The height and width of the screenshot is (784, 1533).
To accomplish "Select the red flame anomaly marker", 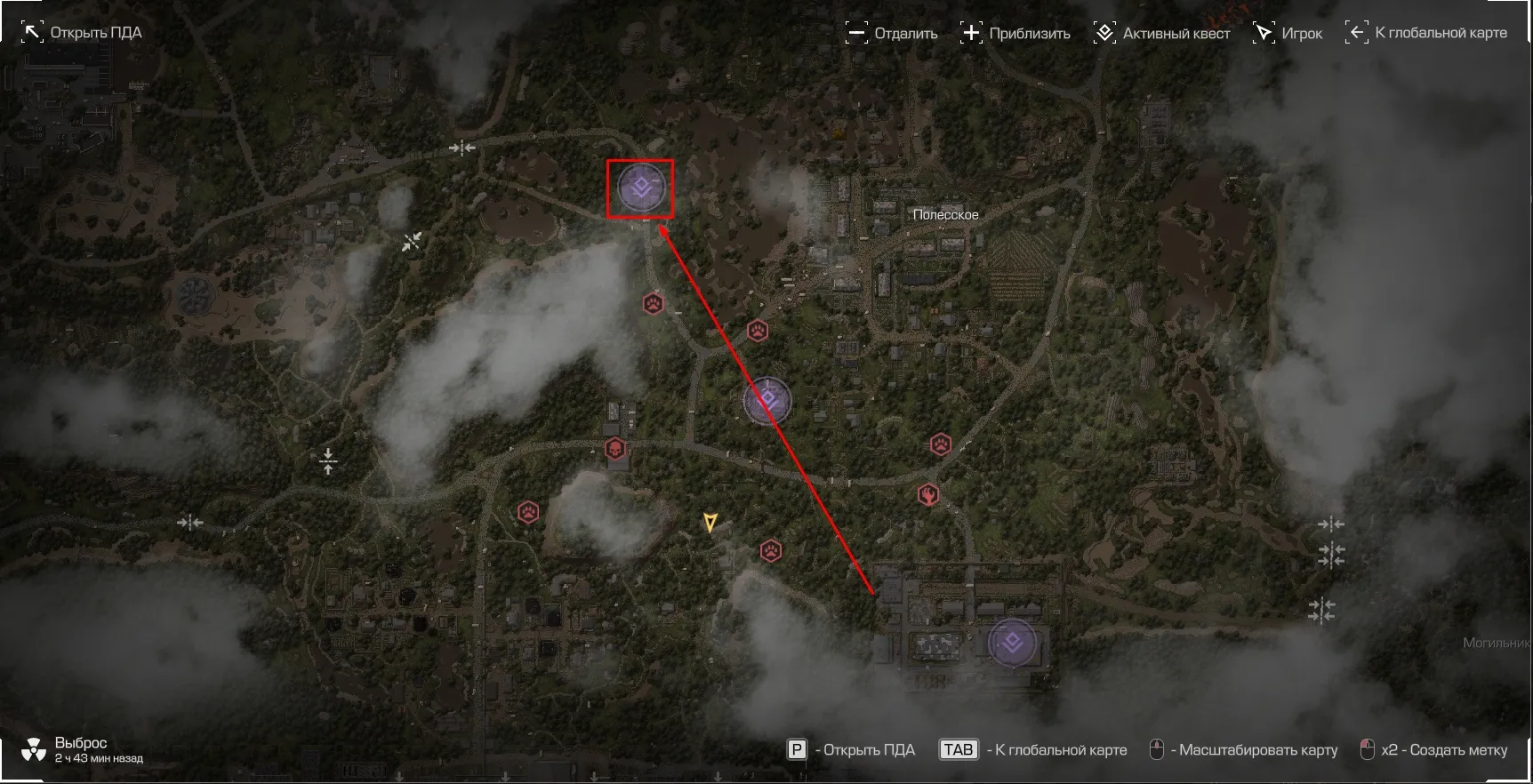I will pos(929,494).
